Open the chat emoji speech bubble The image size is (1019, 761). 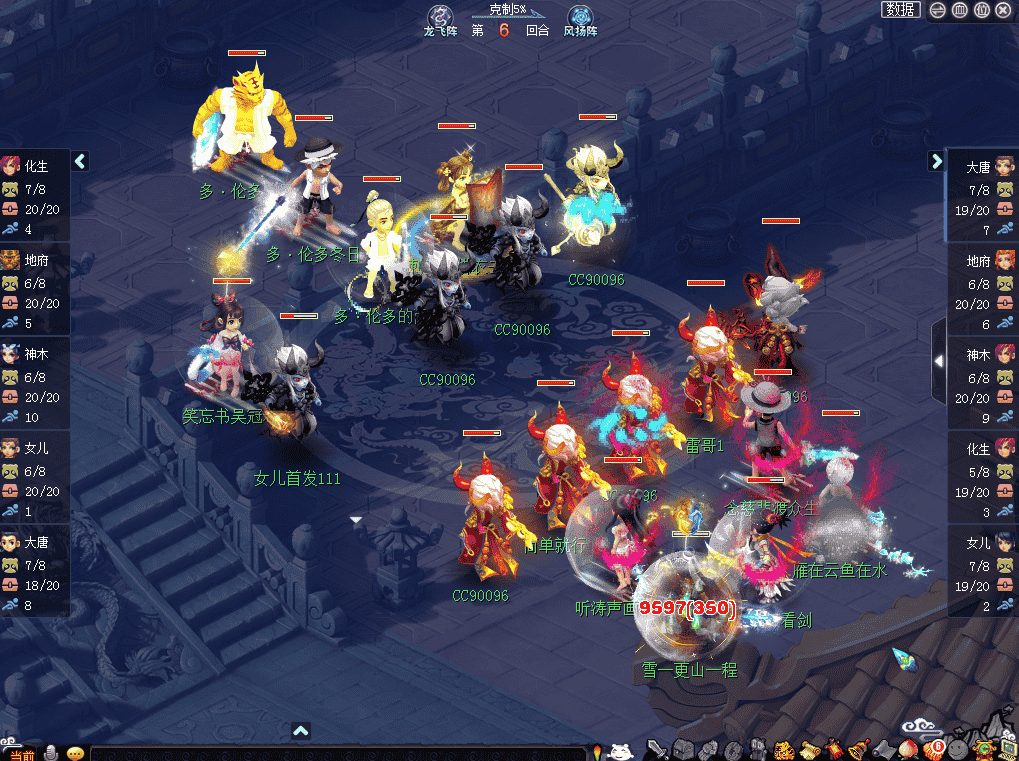click(x=76, y=752)
